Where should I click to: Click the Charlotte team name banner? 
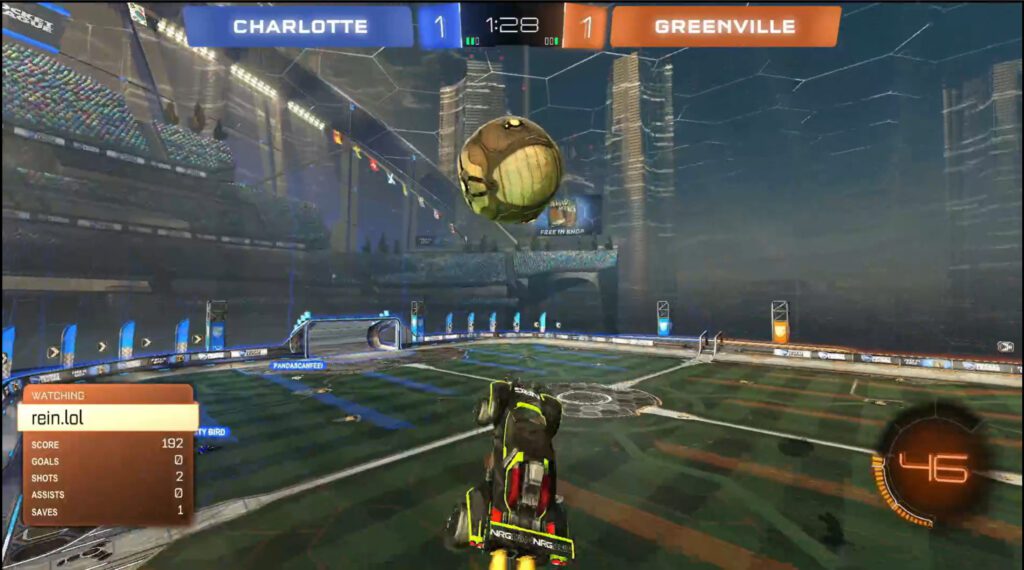click(299, 27)
